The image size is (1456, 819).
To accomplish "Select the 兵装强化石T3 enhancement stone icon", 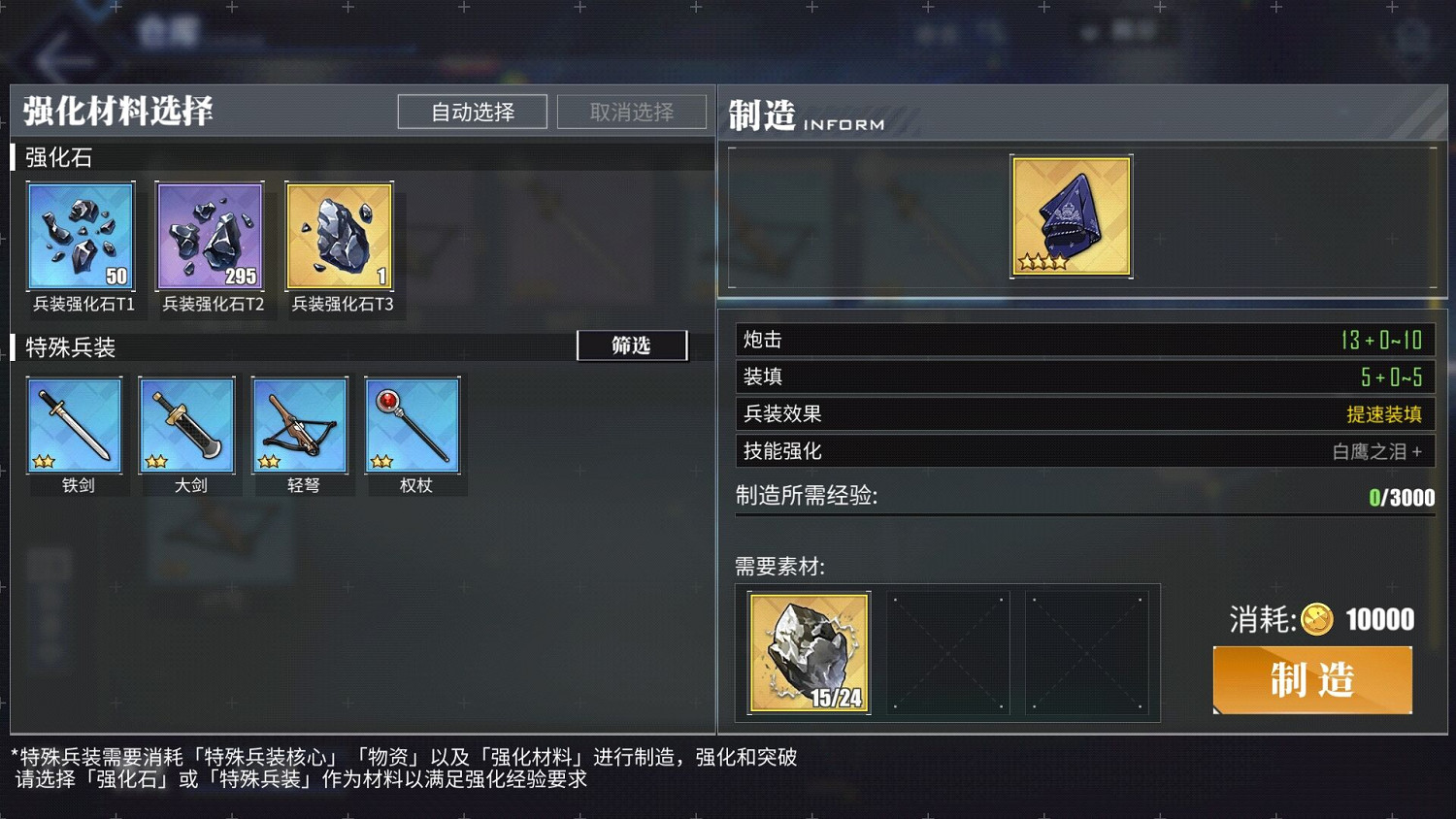I will click(x=339, y=236).
